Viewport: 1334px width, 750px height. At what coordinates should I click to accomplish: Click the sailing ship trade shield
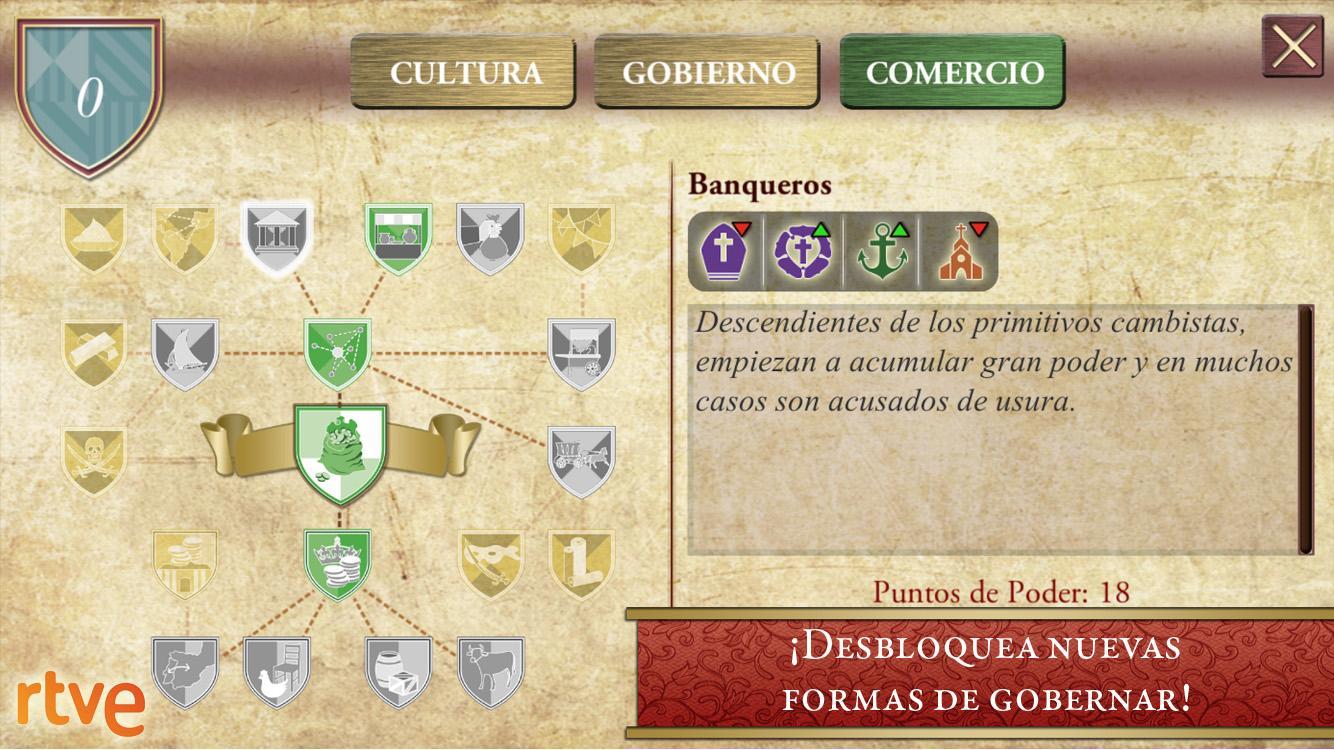[185, 350]
